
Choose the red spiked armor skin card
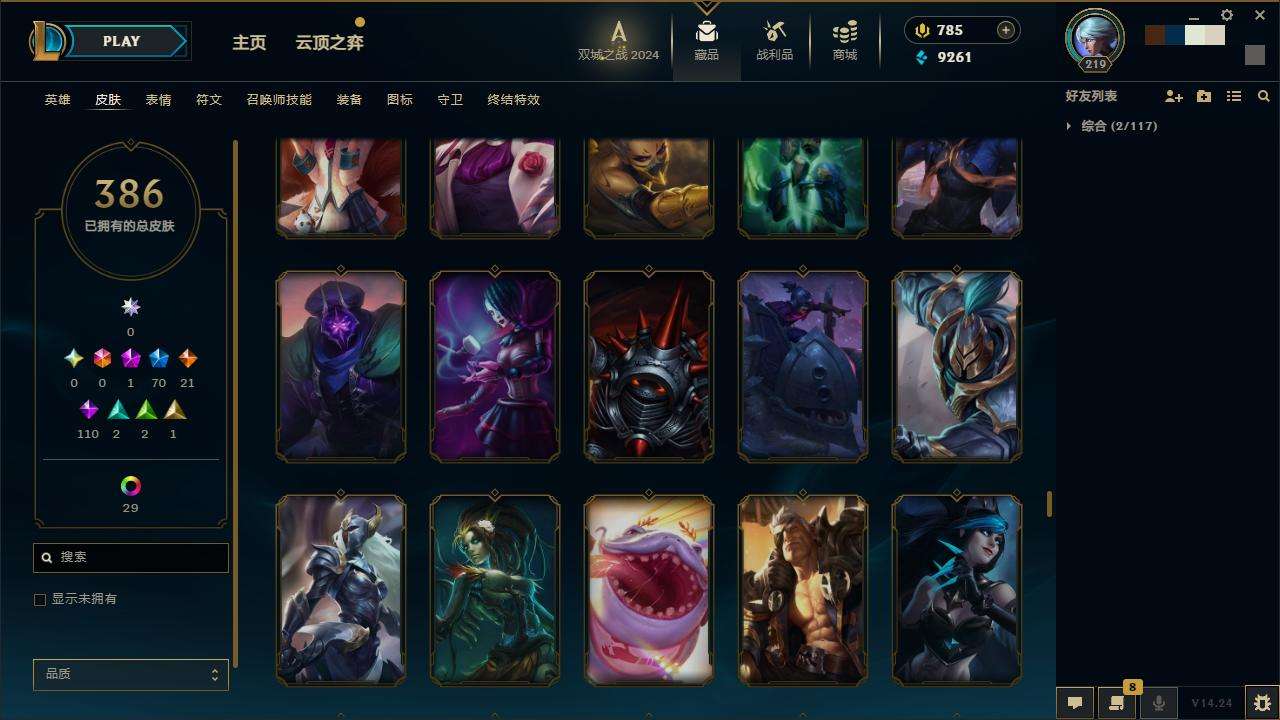[x=649, y=366]
